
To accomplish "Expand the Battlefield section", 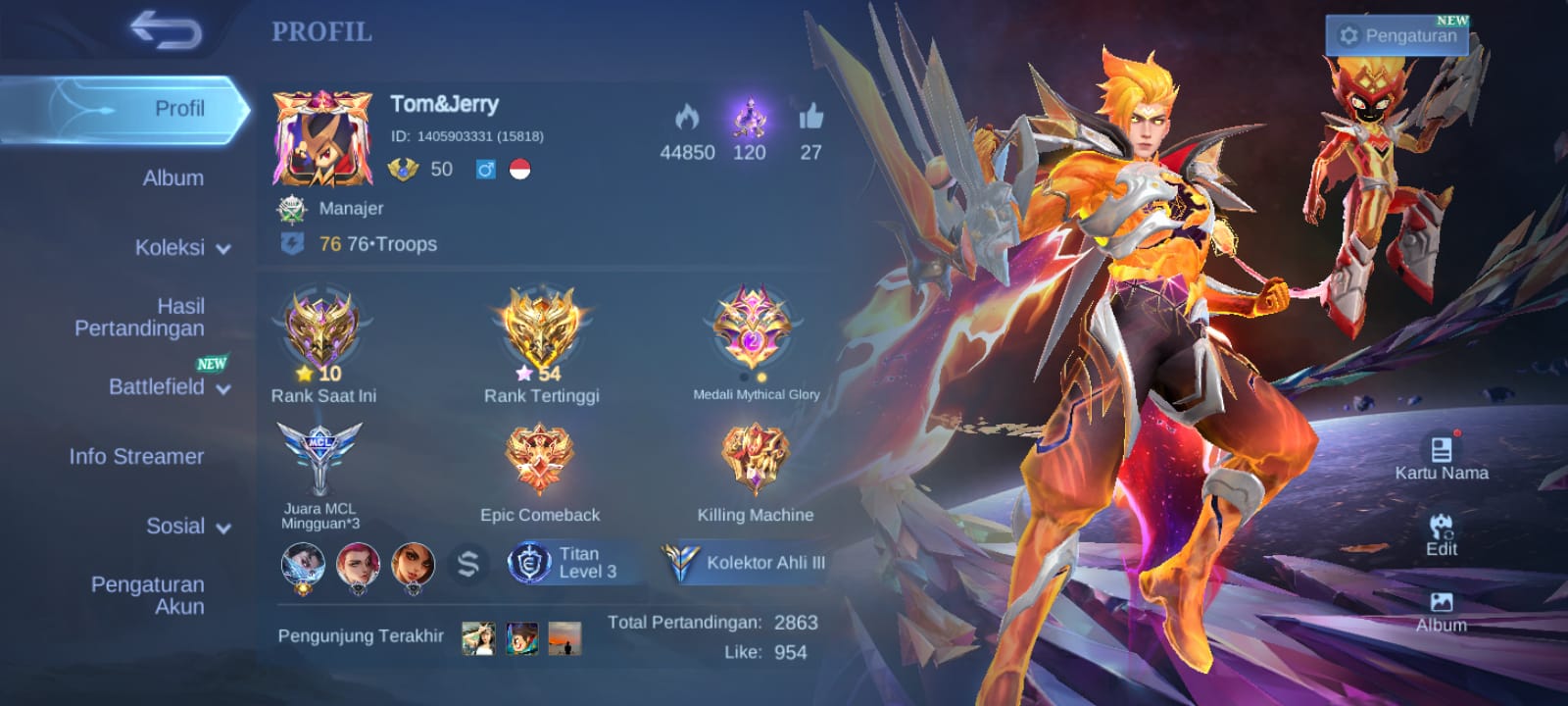I will (169, 387).
